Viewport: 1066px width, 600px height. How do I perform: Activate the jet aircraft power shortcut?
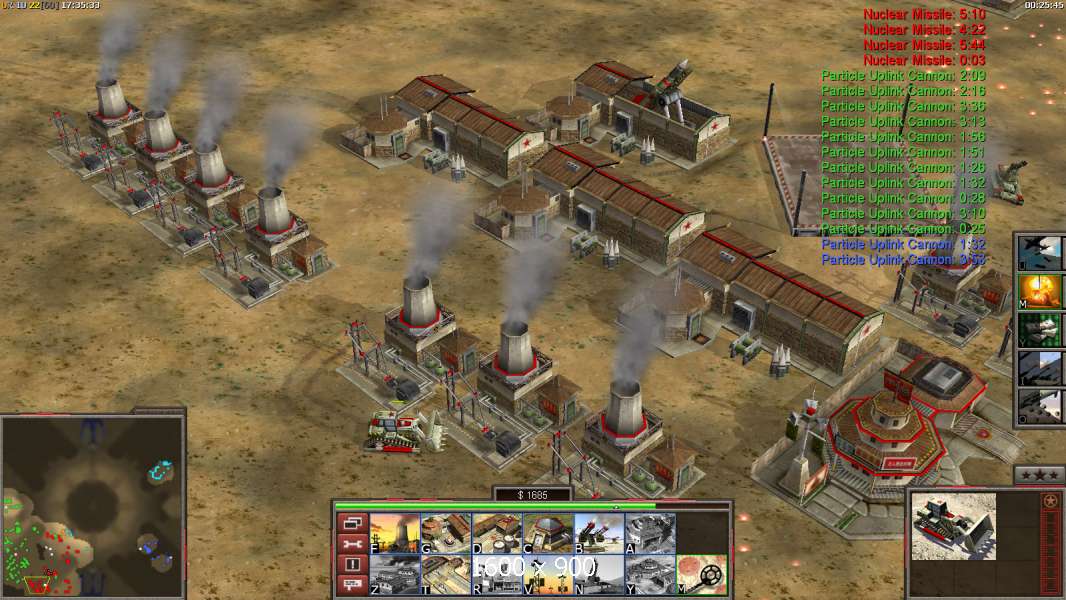(1040, 252)
